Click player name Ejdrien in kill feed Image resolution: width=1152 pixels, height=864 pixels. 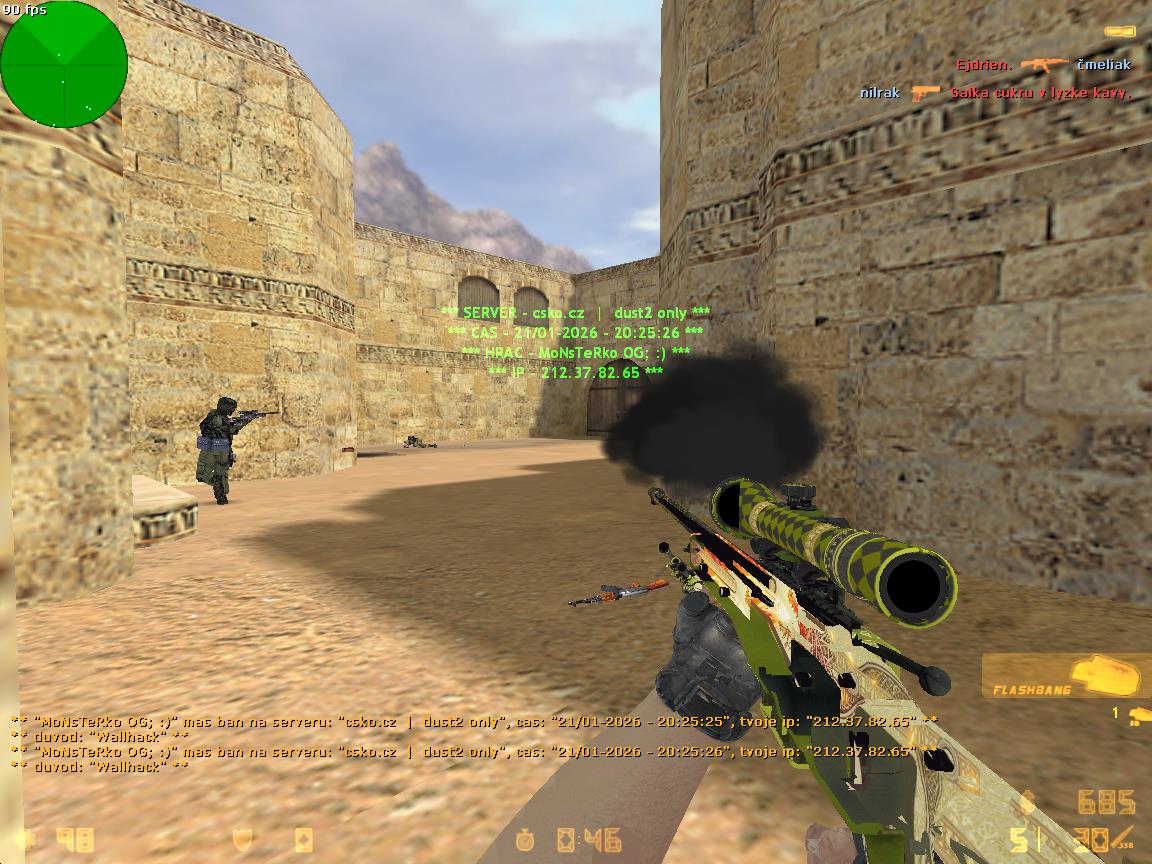984,65
